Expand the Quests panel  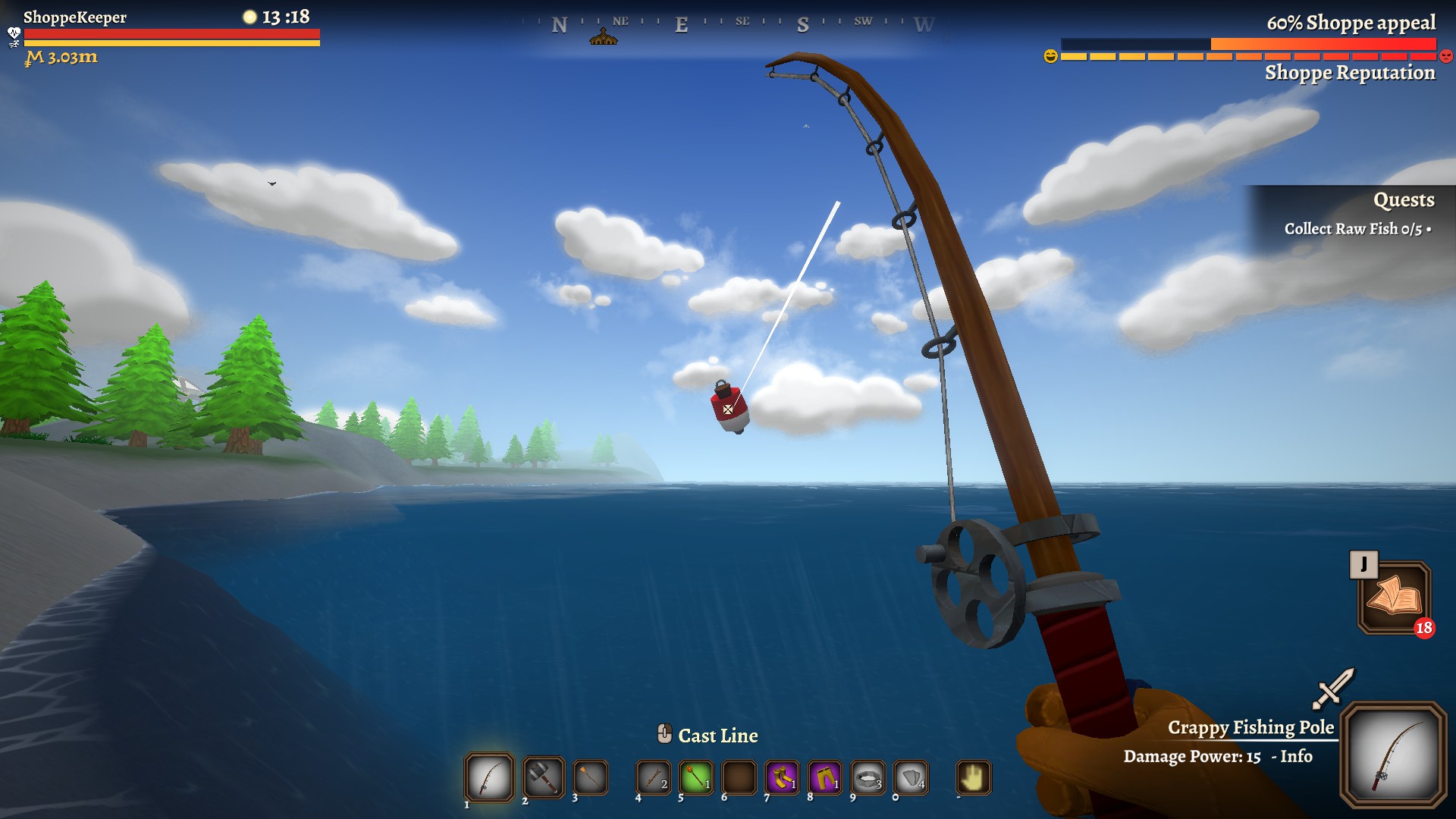pos(1404,200)
